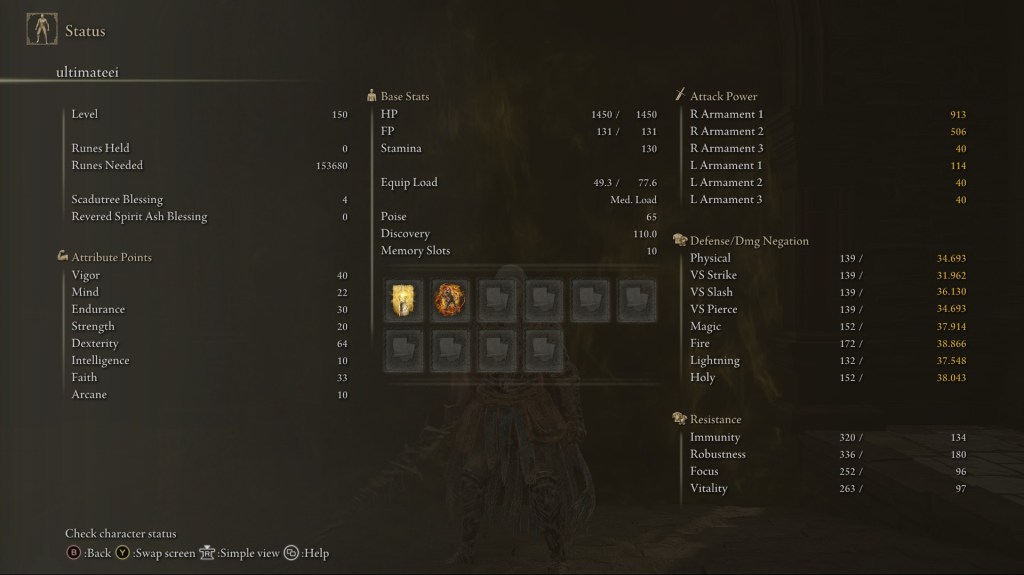Select the R Armament 1 attack power row
1024x575 pixels.
point(827,114)
